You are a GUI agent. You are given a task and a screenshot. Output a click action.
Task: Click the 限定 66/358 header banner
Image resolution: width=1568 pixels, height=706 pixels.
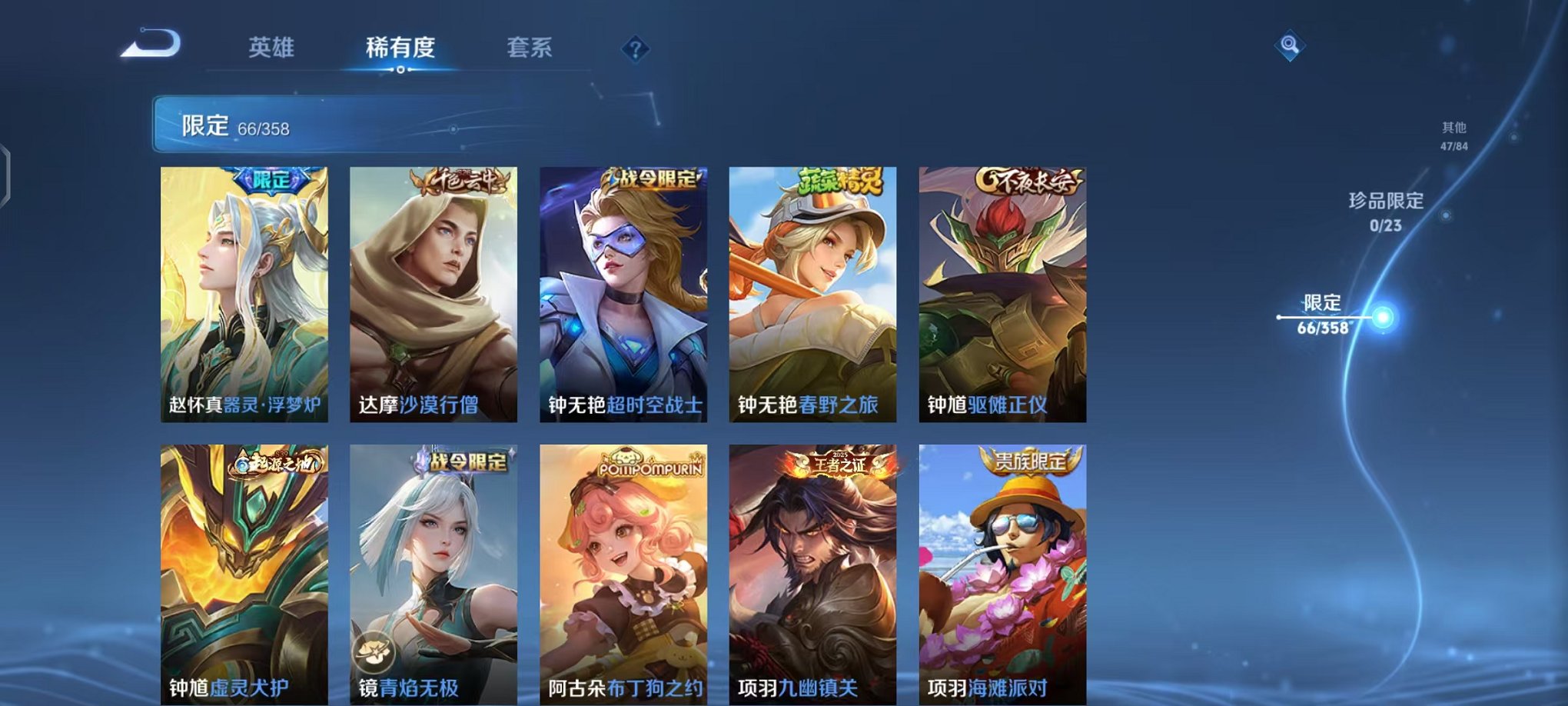[x=323, y=125]
